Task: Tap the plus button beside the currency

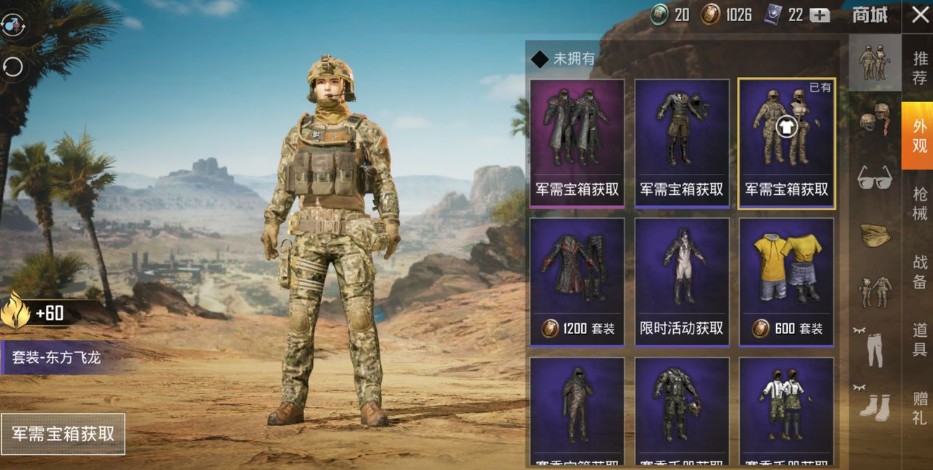Action: (x=820, y=15)
